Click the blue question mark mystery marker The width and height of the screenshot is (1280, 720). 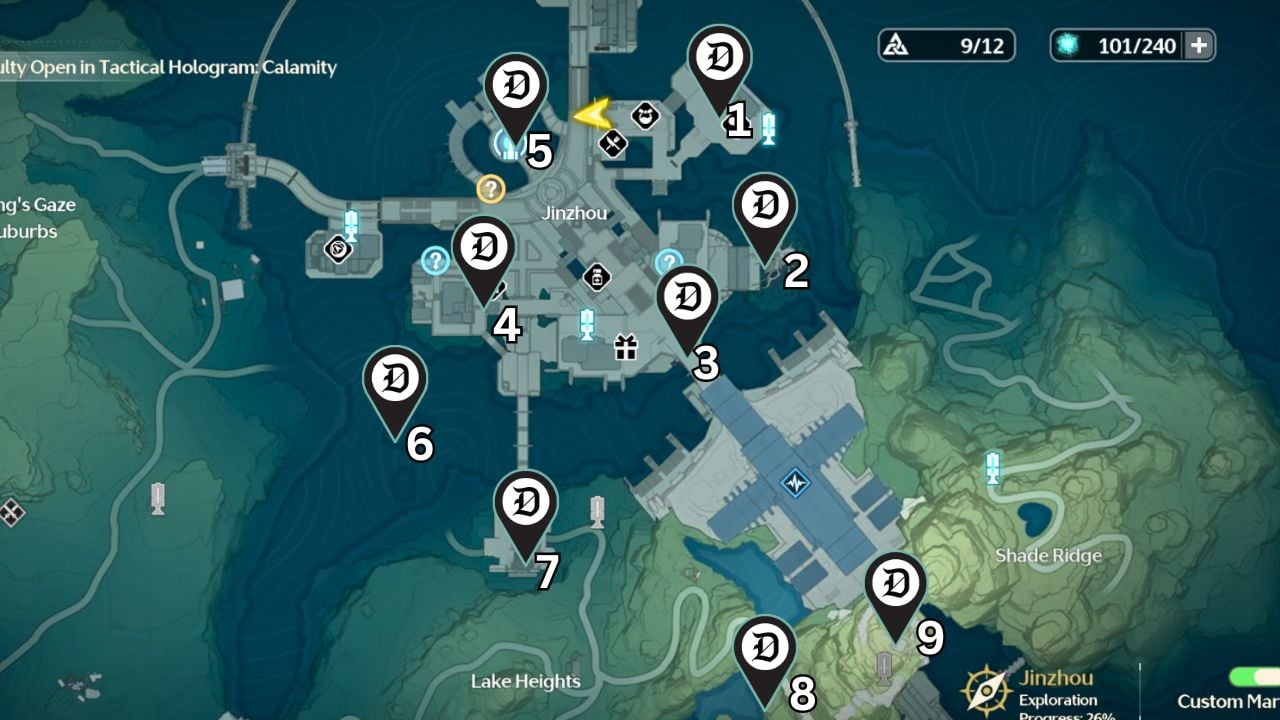click(x=436, y=260)
